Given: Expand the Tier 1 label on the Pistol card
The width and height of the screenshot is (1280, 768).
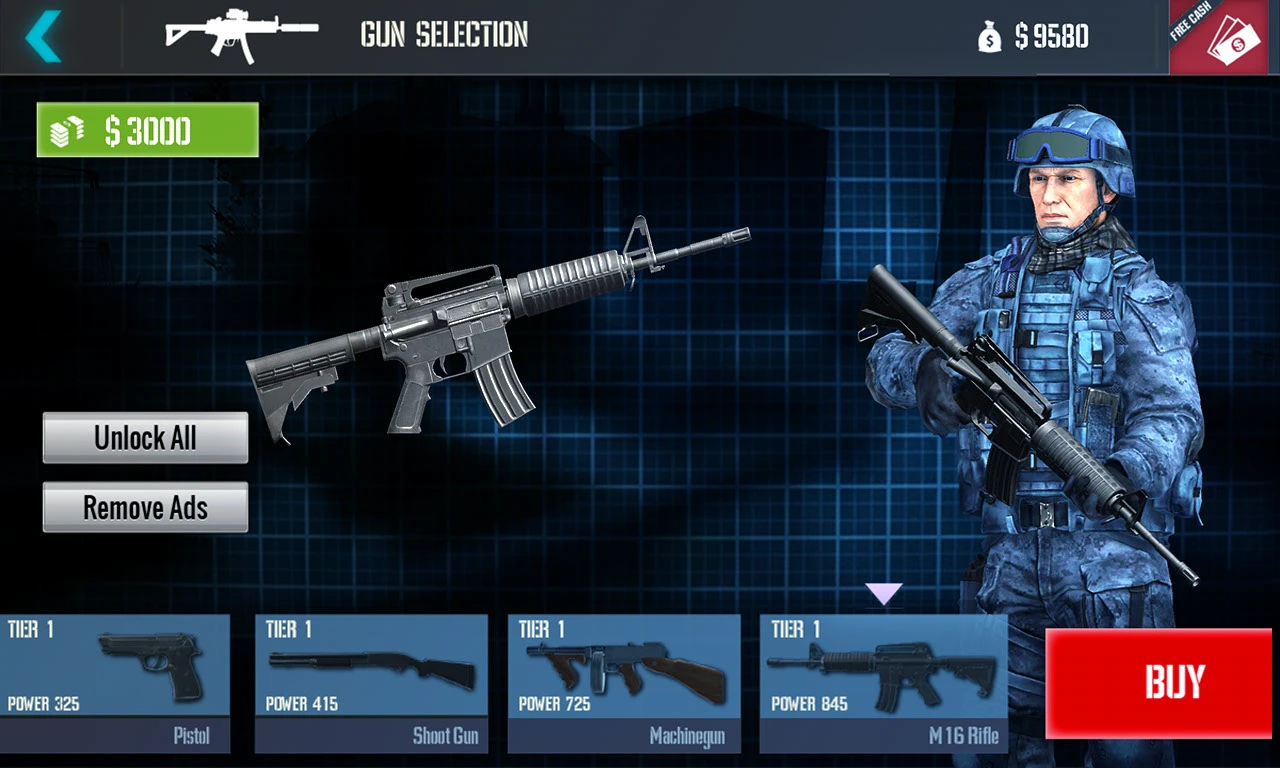Looking at the screenshot, I should point(30,629).
